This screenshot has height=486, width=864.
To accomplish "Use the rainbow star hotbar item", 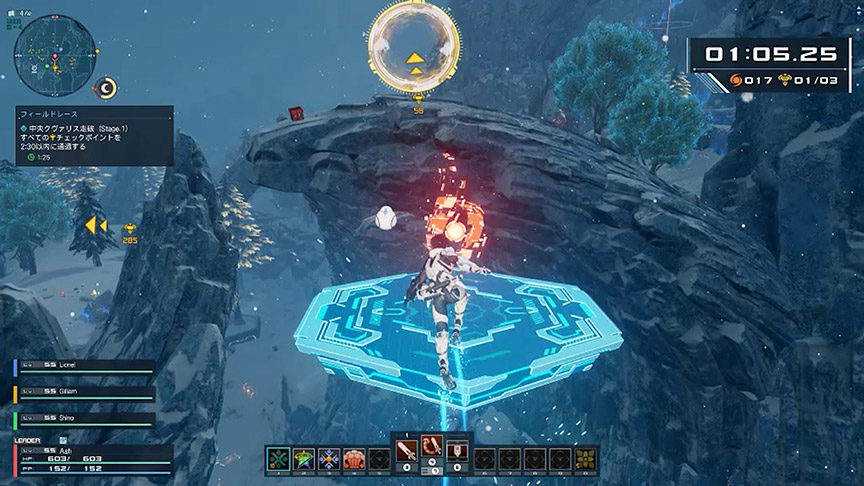I will click(x=303, y=459).
